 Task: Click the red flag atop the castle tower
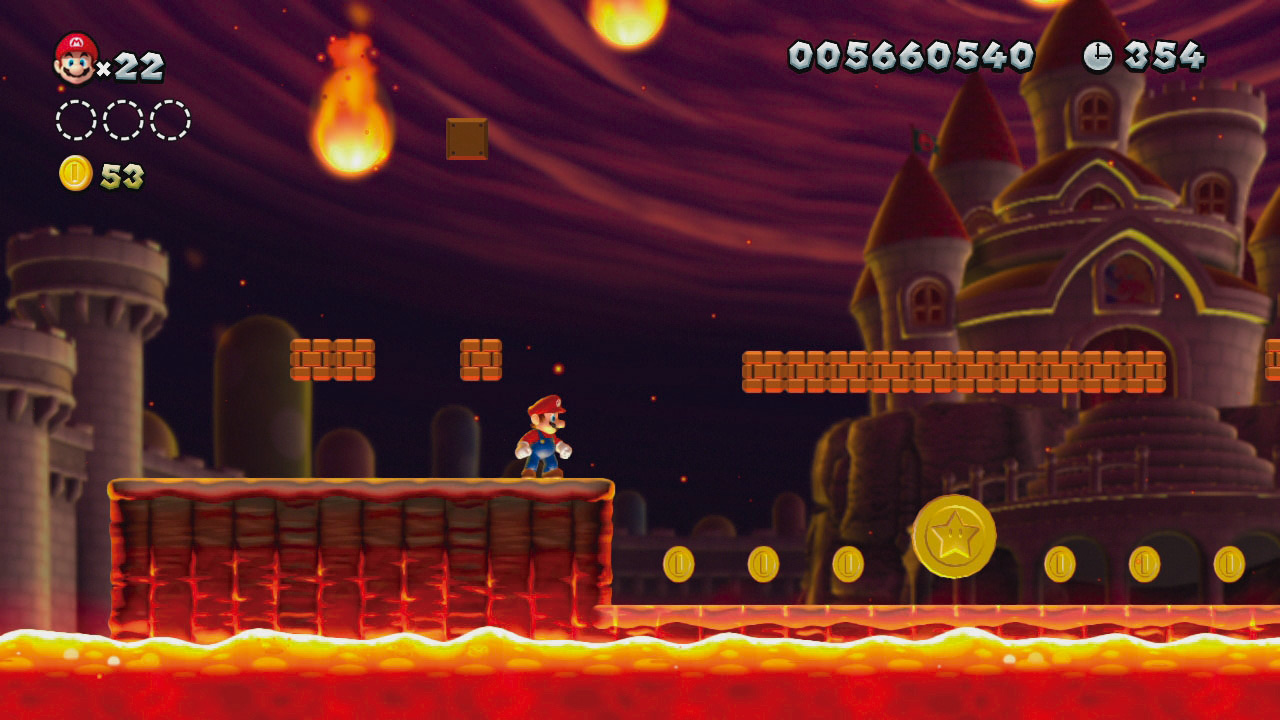(x=923, y=142)
